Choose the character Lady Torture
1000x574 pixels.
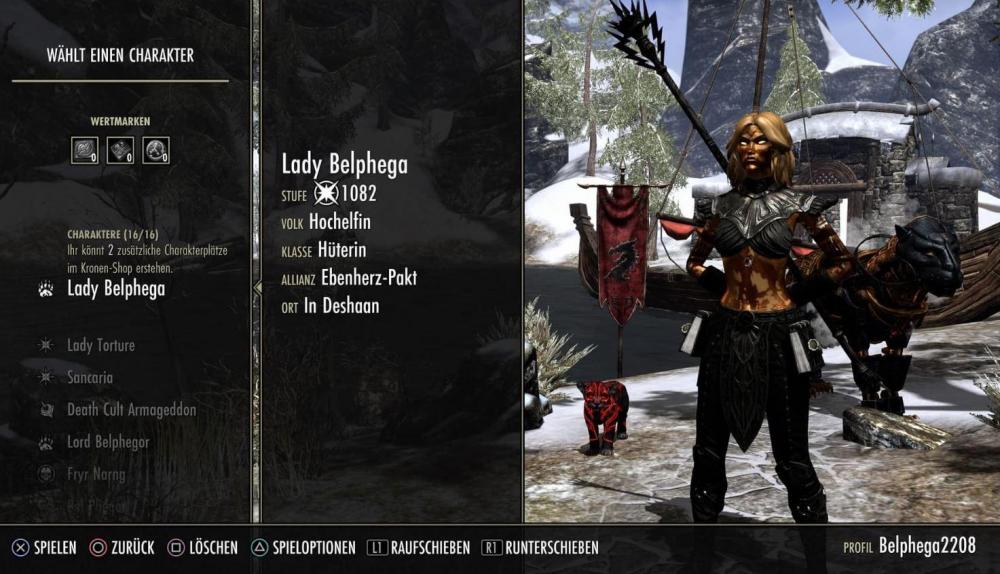point(100,345)
